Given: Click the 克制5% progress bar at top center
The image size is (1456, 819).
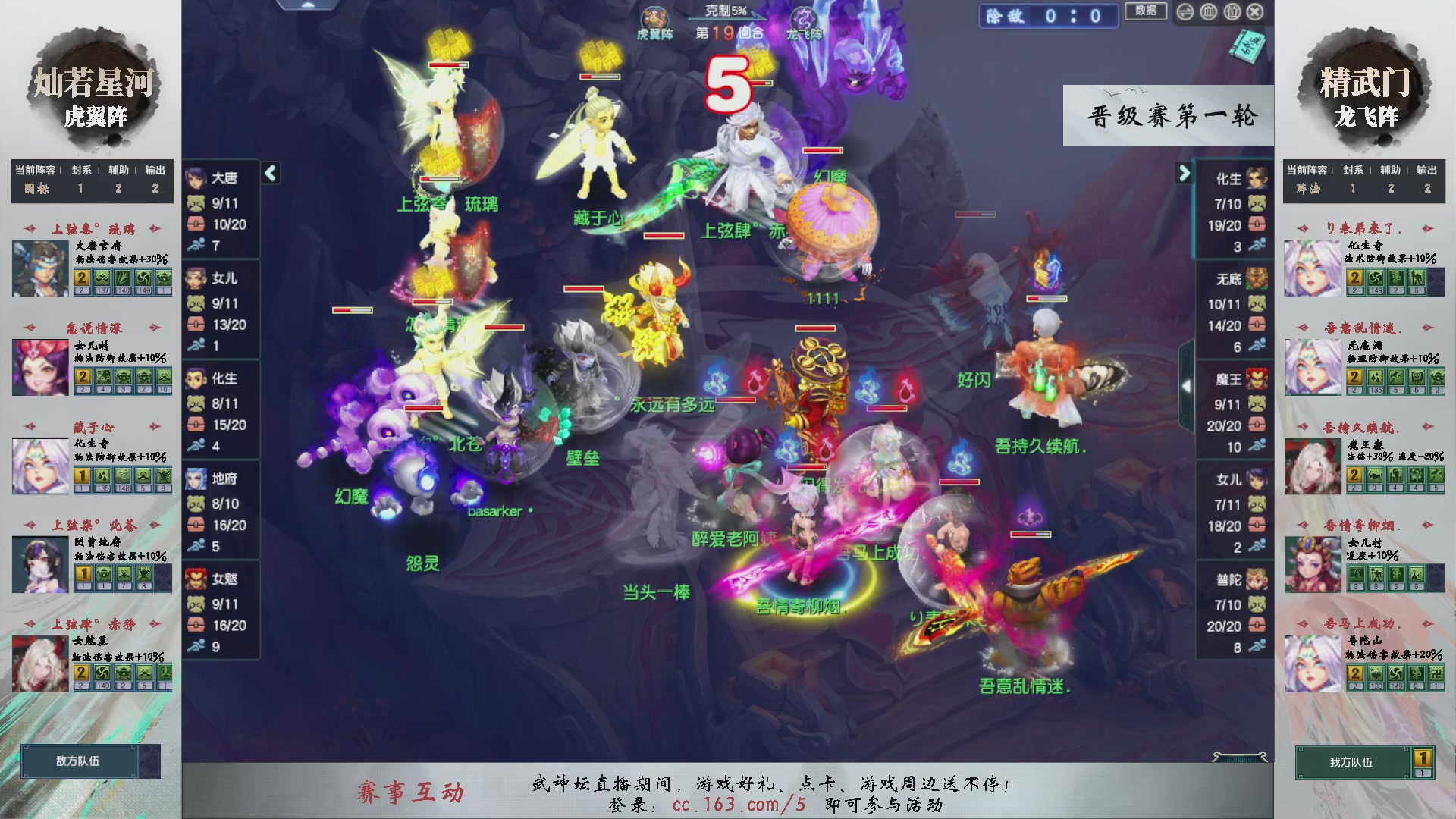Looking at the screenshot, I should point(726,11).
